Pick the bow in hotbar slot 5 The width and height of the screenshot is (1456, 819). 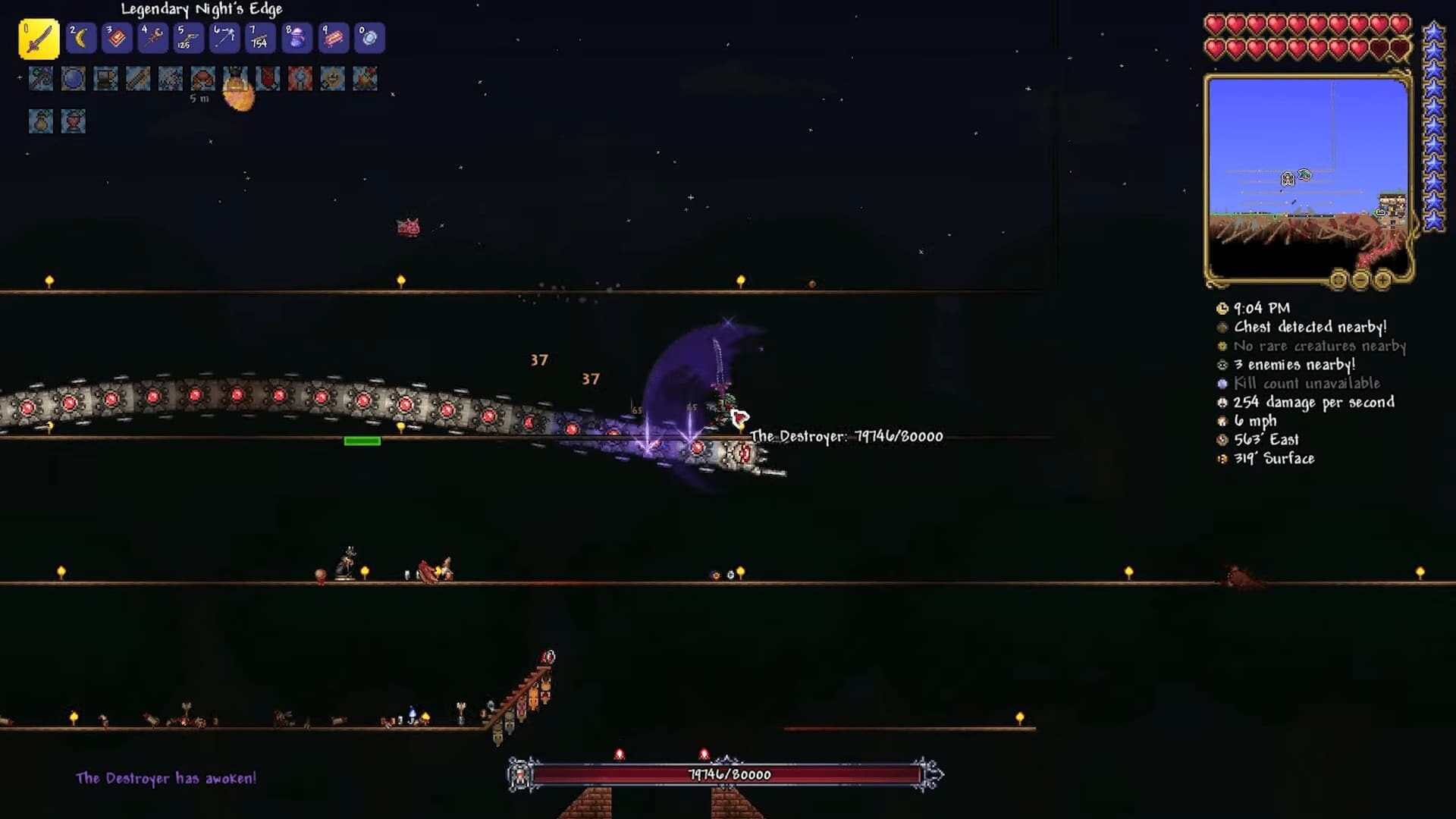pyautogui.click(x=188, y=38)
